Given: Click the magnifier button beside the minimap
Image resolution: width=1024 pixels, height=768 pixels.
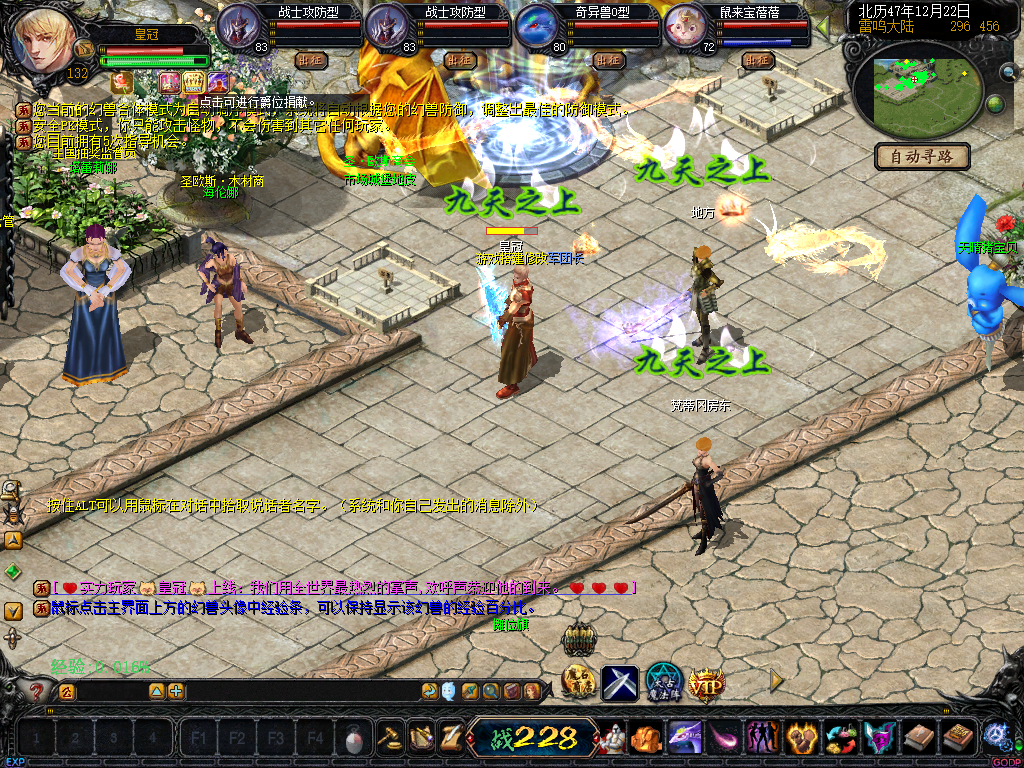Looking at the screenshot, I should (x=1011, y=72).
